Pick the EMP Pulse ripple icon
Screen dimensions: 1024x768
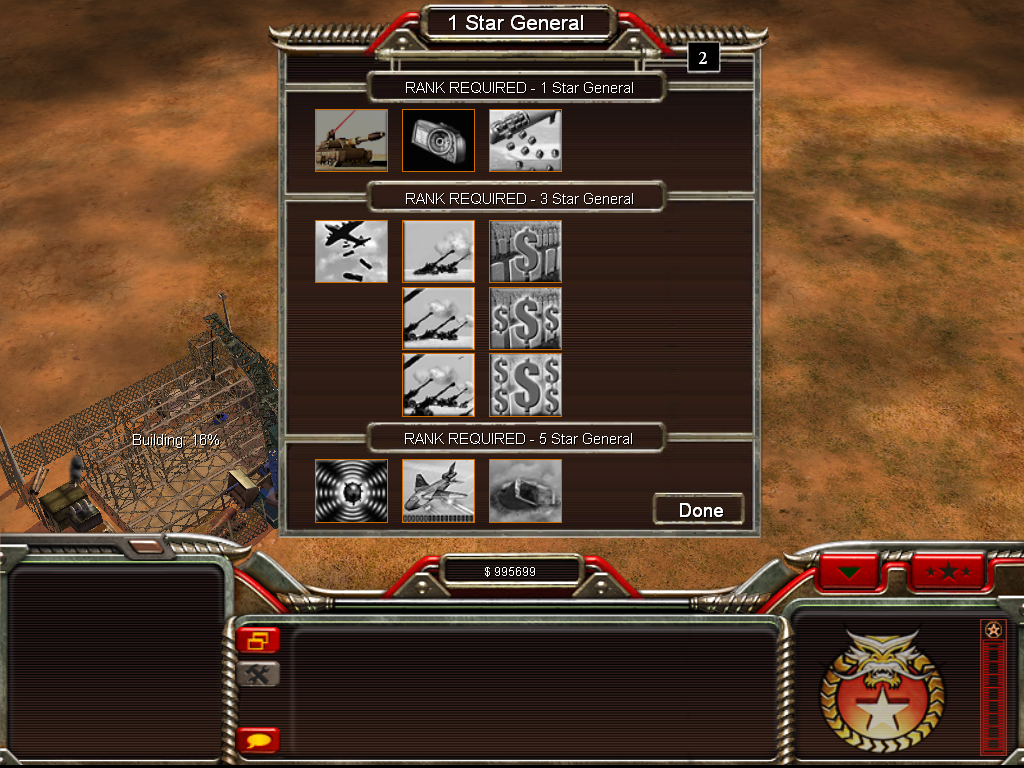[351, 491]
